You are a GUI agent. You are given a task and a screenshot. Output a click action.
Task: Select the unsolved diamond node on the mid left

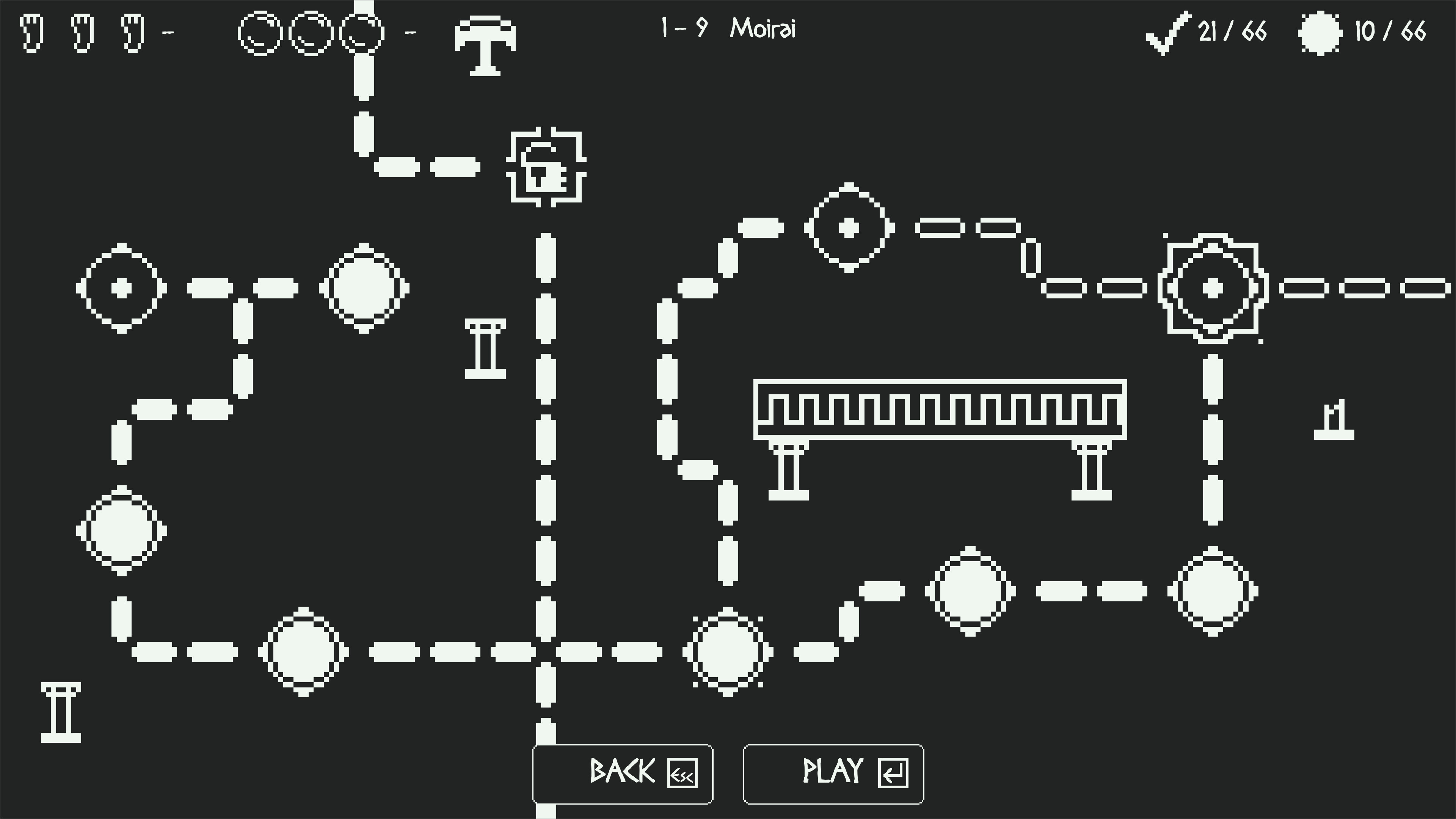[121, 288]
